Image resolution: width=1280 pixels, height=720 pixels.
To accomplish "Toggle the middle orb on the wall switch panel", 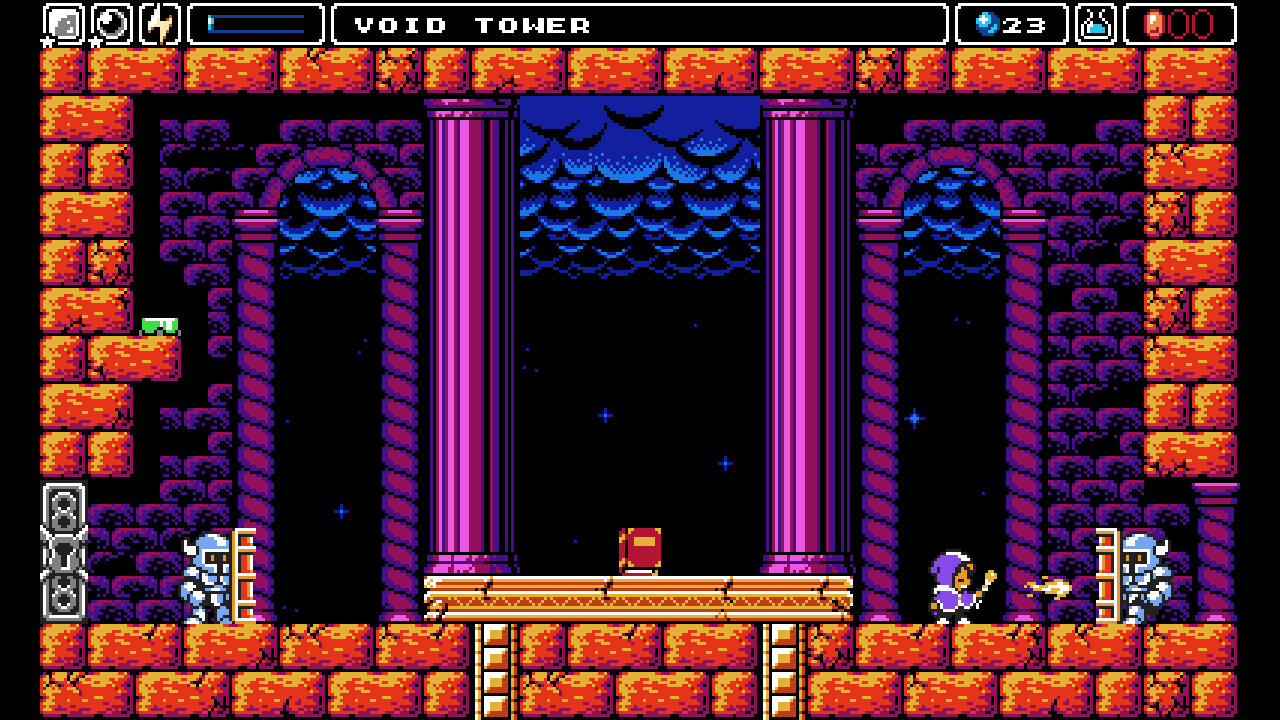I will (x=62, y=557).
